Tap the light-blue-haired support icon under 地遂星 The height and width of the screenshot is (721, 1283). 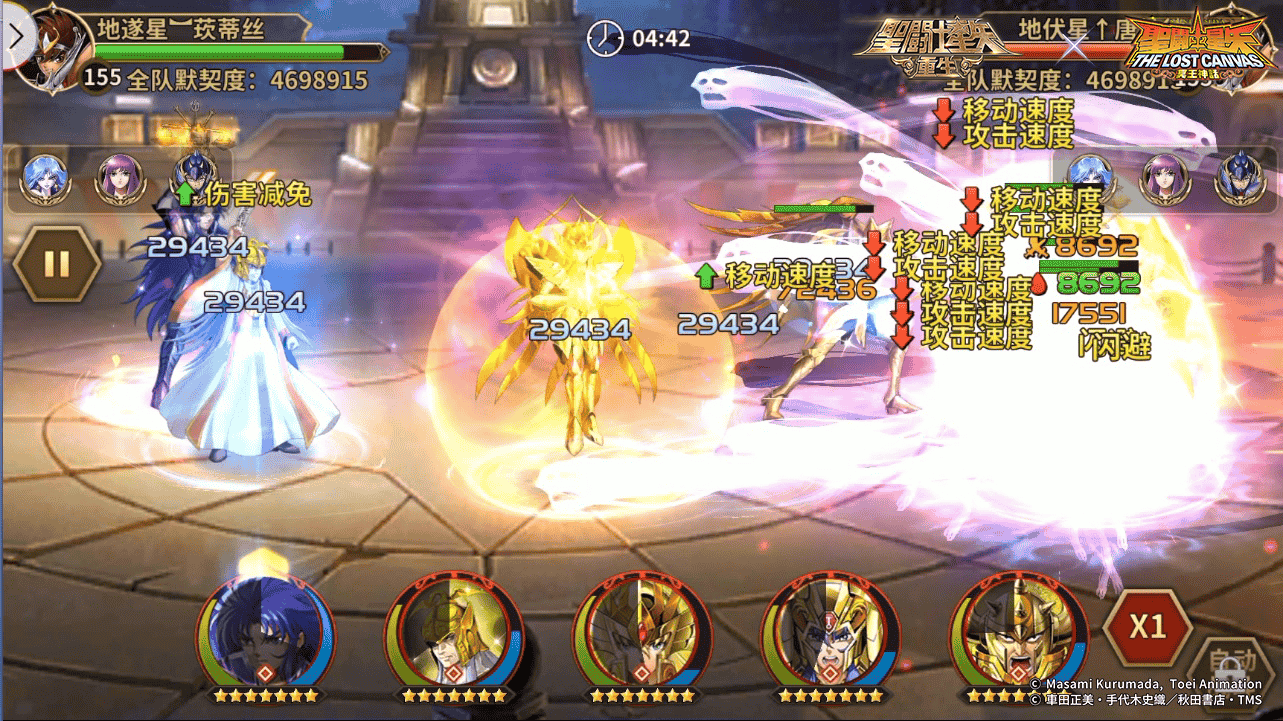click(x=46, y=179)
